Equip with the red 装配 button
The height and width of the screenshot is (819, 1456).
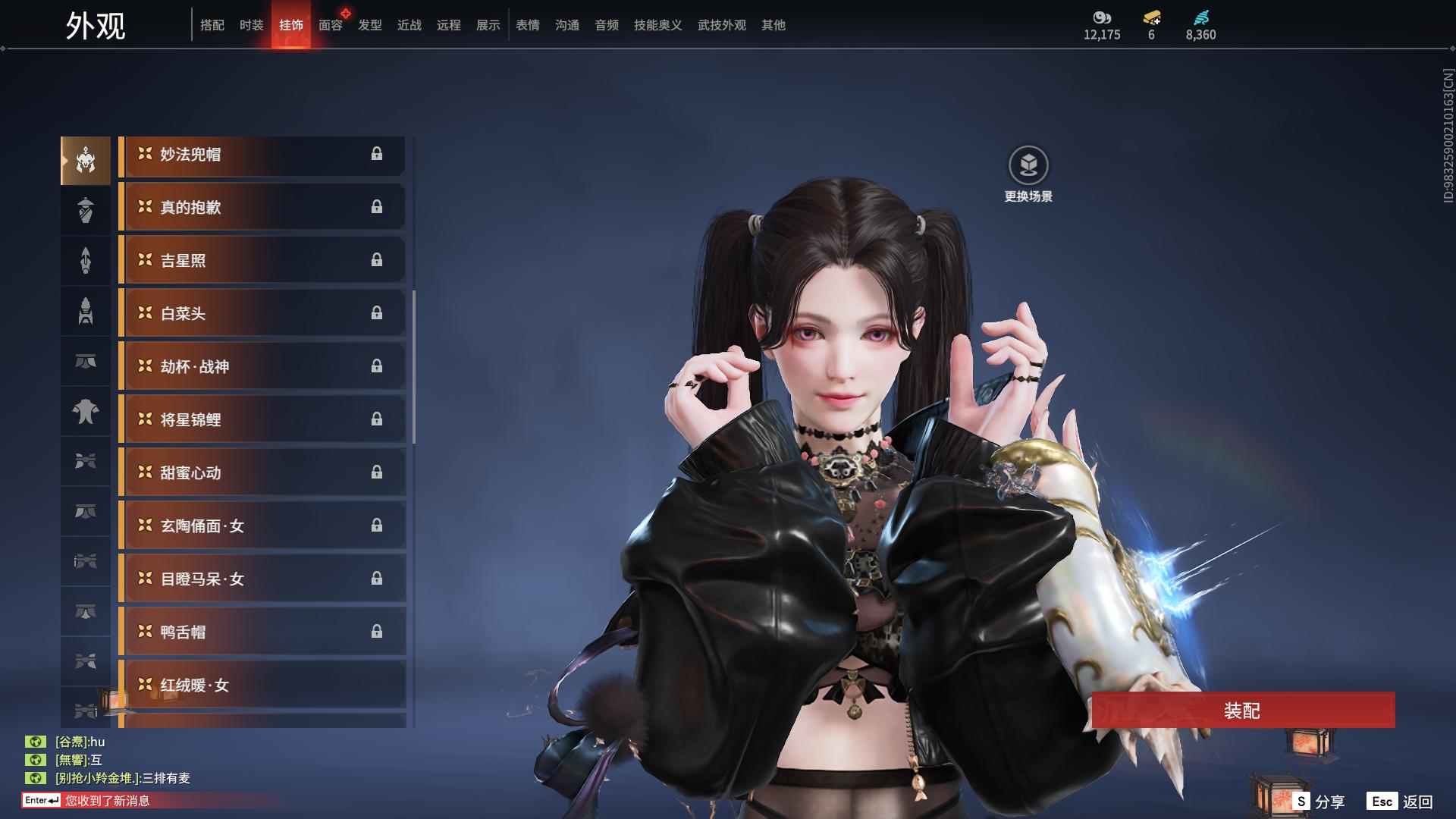click(x=1242, y=711)
